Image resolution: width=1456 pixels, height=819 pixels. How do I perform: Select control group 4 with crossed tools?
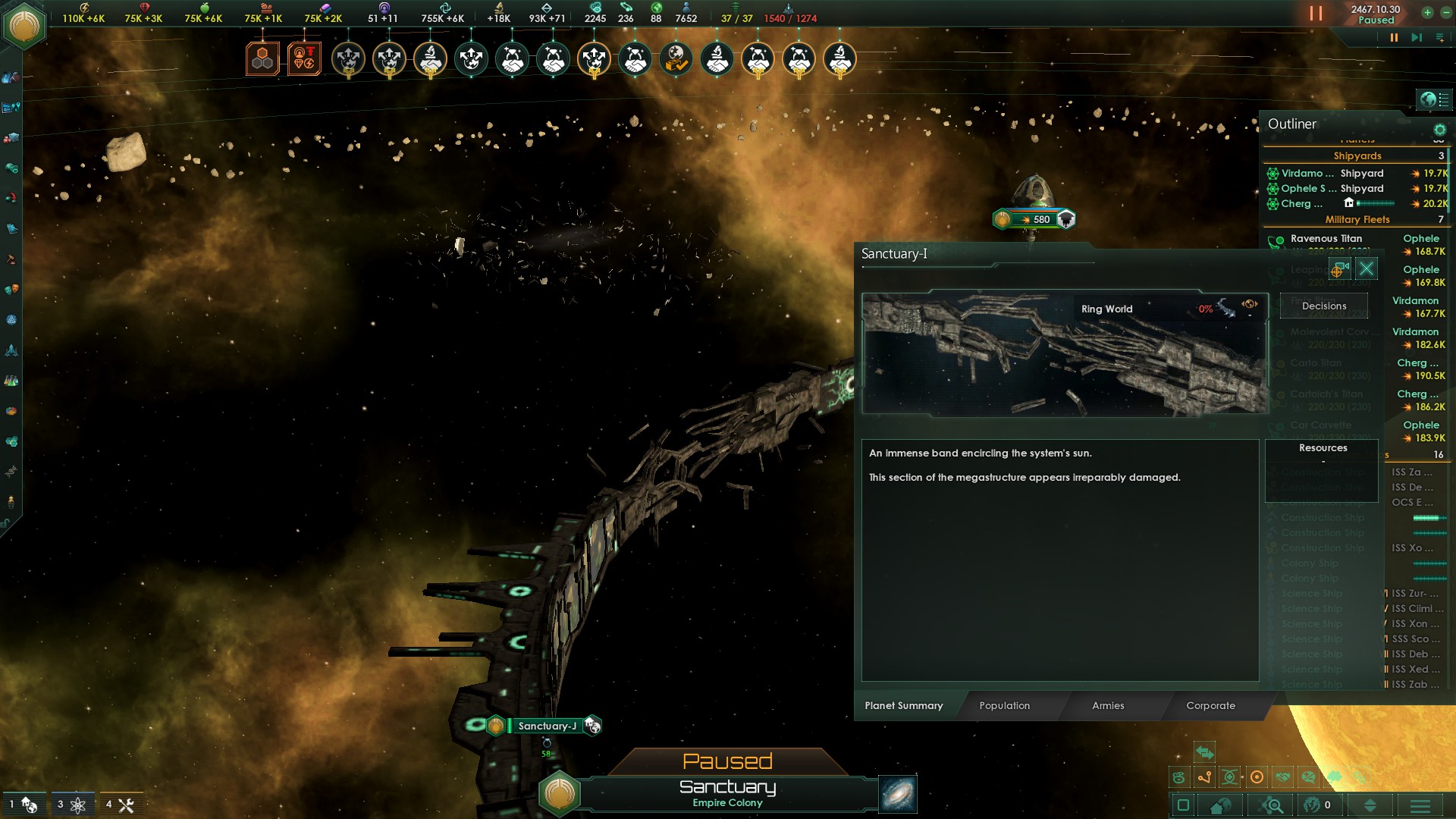pyautogui.click(x=120, y=805)
